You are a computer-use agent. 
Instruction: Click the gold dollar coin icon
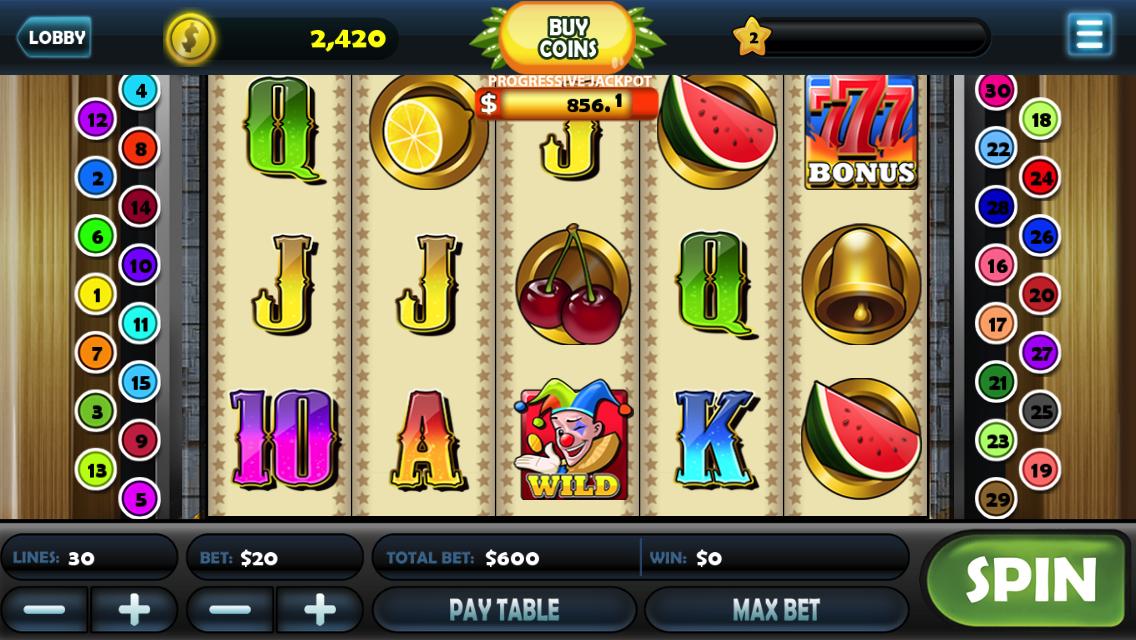(x=190, y=39)
